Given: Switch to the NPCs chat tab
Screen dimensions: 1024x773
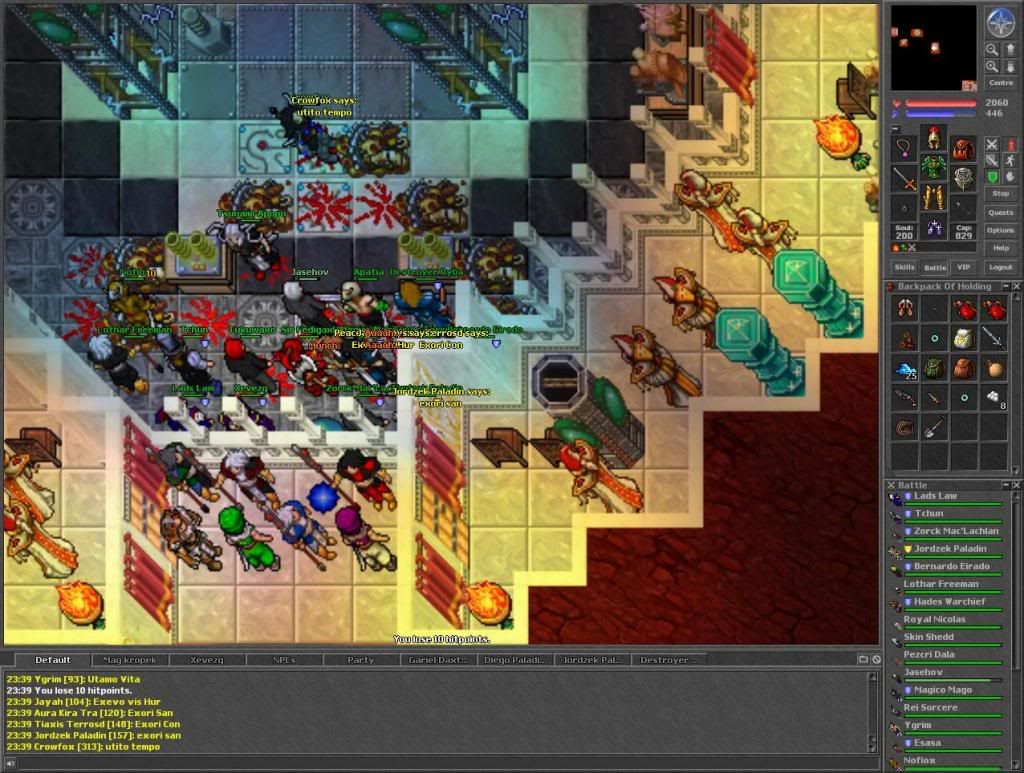Looking at the screenshot, I should tap(284, 660).
